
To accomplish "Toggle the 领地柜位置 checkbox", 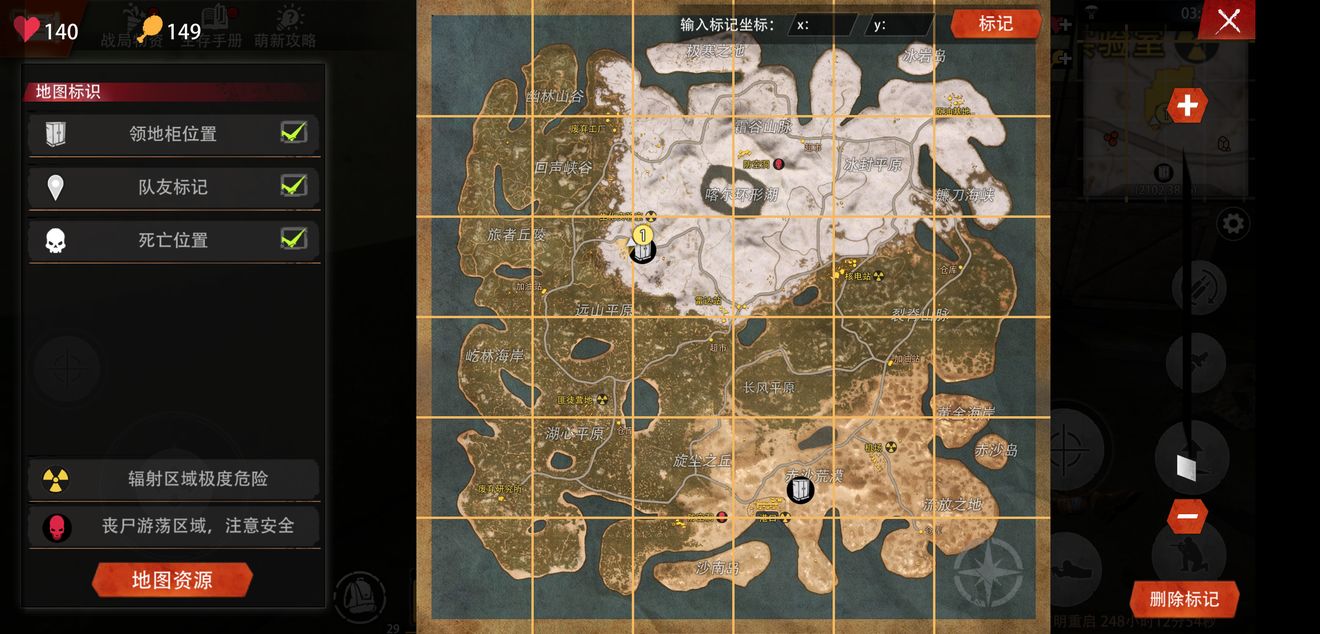I will 293,132.
